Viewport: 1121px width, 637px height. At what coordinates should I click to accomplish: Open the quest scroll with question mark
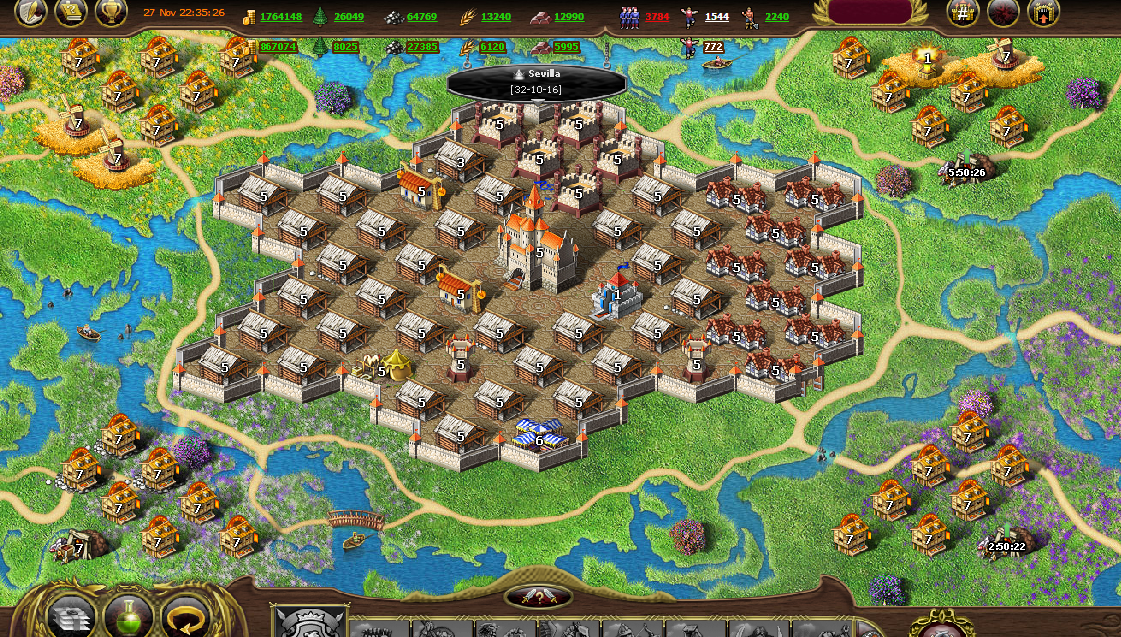coord(69,12)
